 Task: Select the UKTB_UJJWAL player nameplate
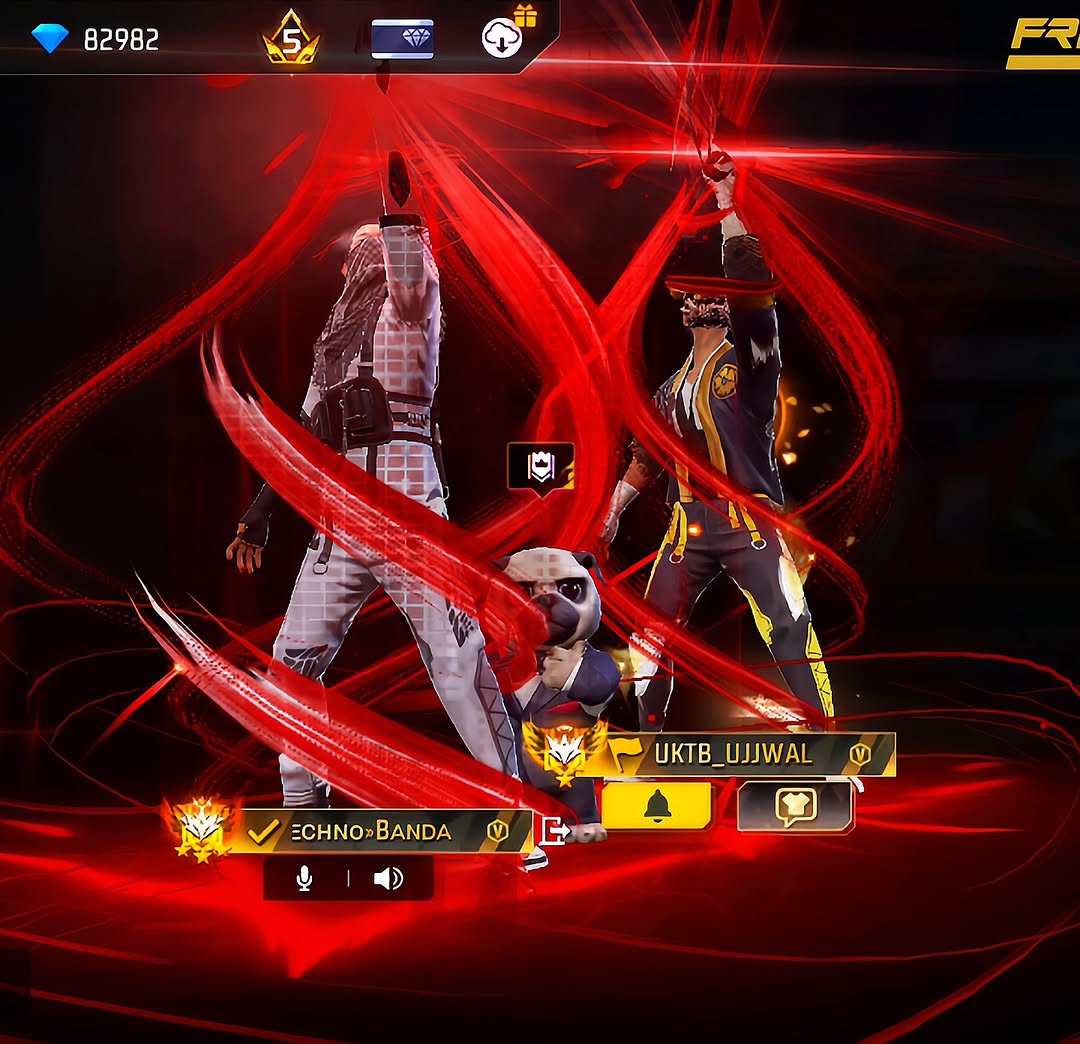tap(735, 754)
